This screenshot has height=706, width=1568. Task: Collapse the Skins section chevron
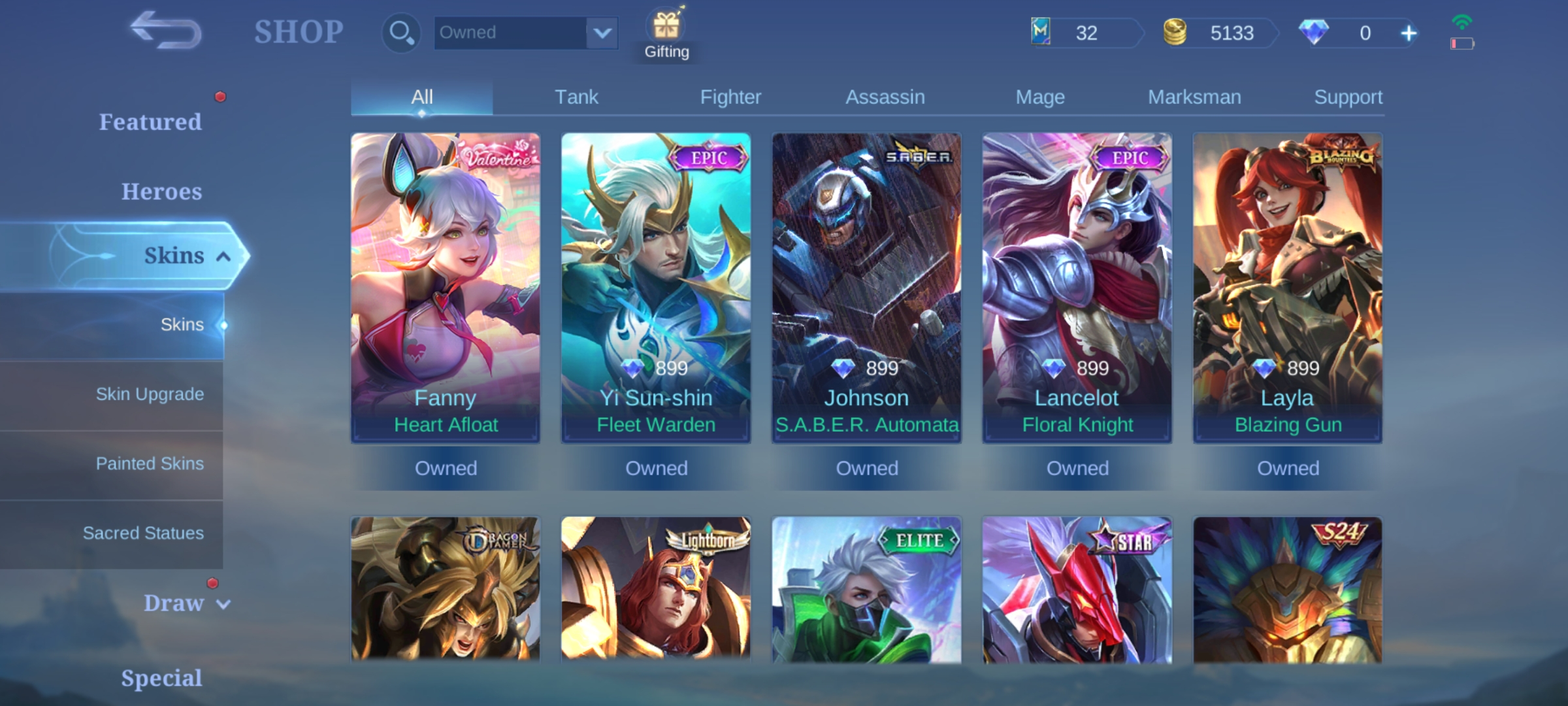click(221, 257)
